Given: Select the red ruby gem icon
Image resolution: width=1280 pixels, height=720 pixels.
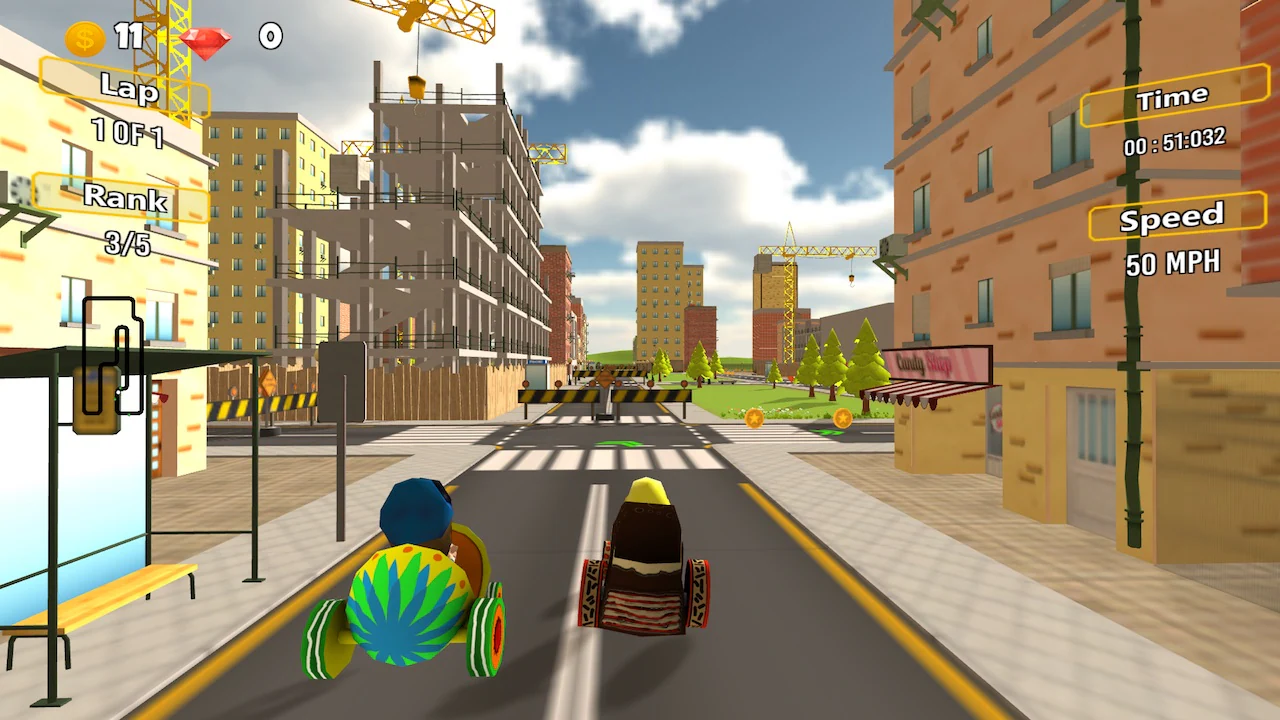Looking at the screenshot, I should tap(207, 42).
